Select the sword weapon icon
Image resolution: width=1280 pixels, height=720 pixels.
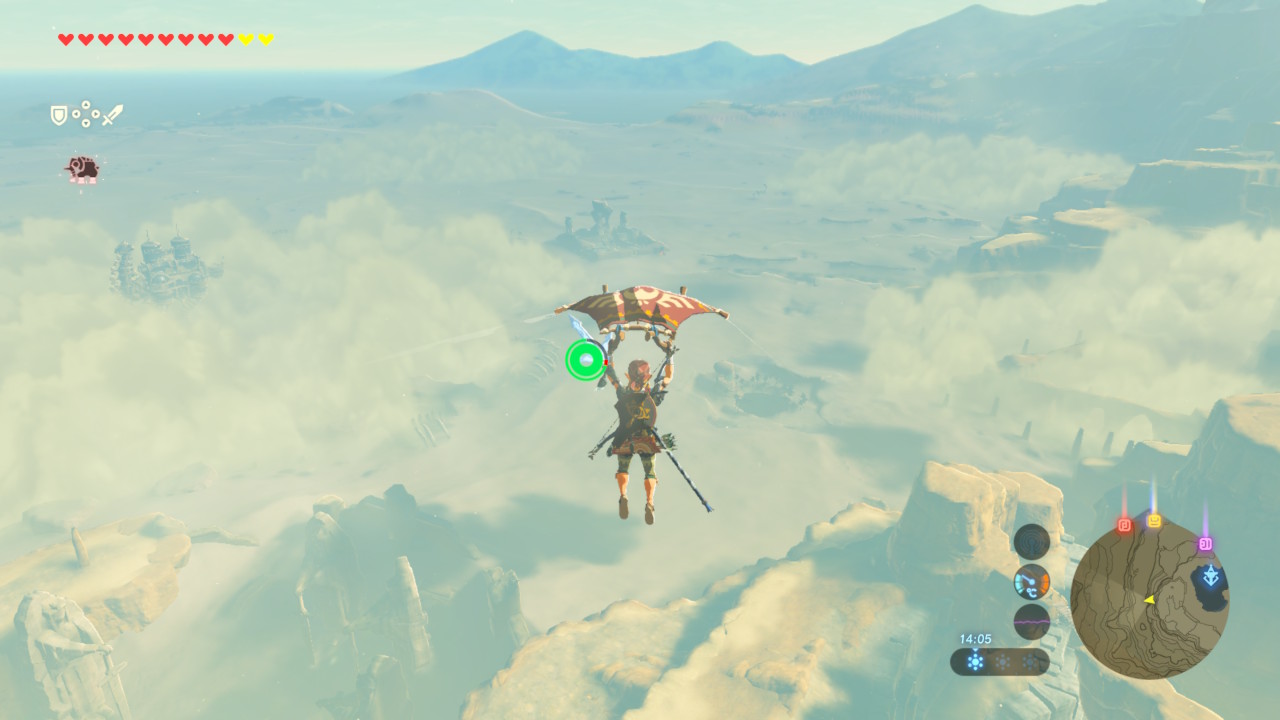tap(112, 115)
